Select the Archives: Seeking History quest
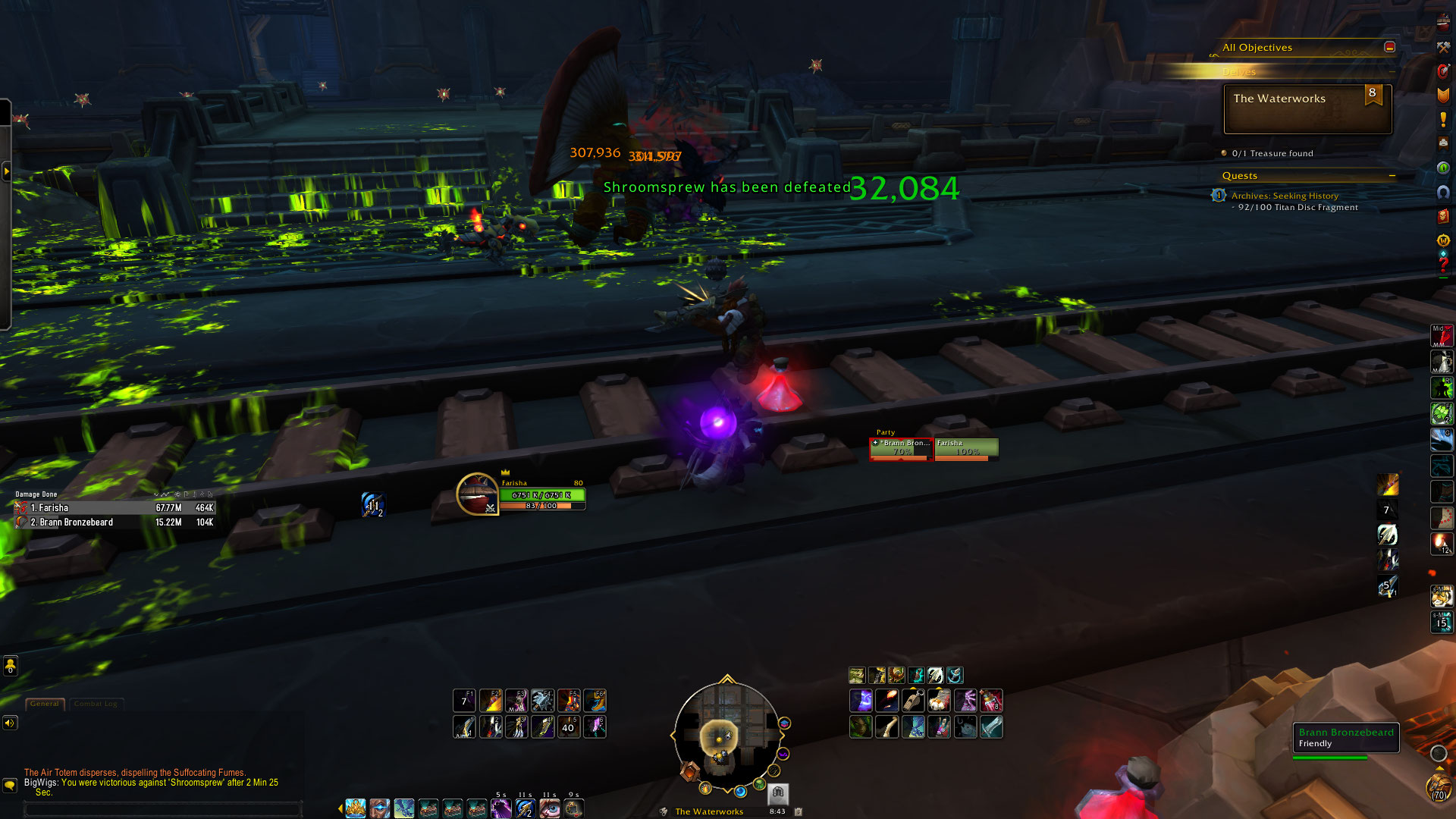Viewport: 1456px width, 819px height. pos(1285,196)
